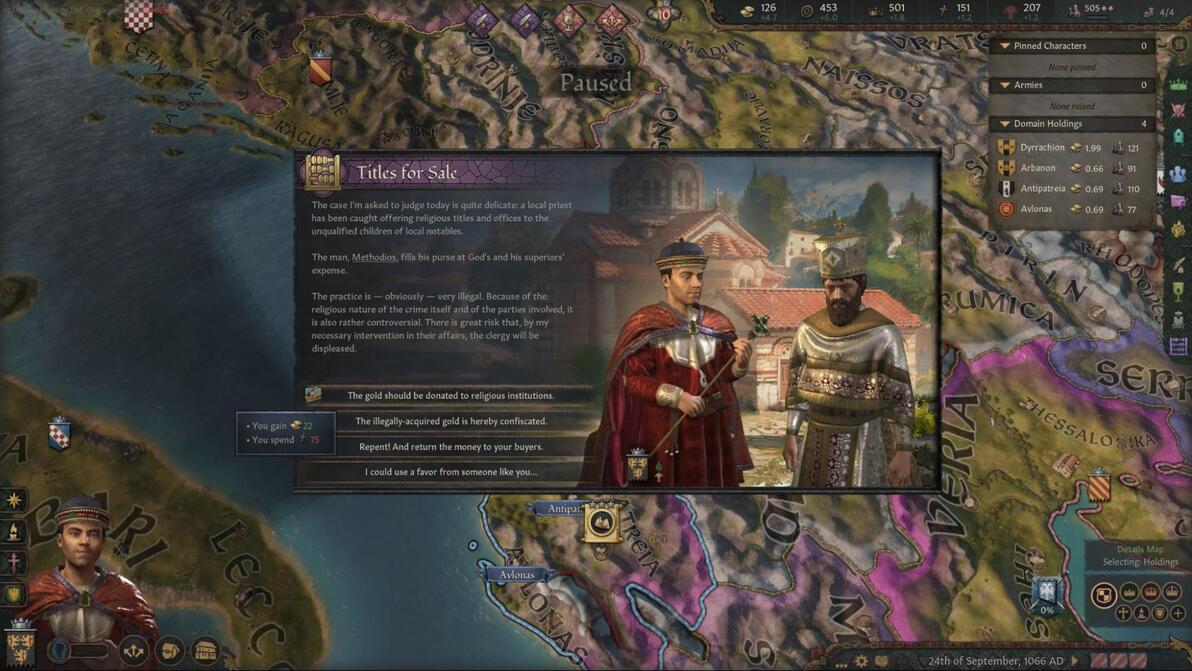
Task: Pick 'Repent! And return the money' option
Action: pyautogui.click(x=450, y=447)
